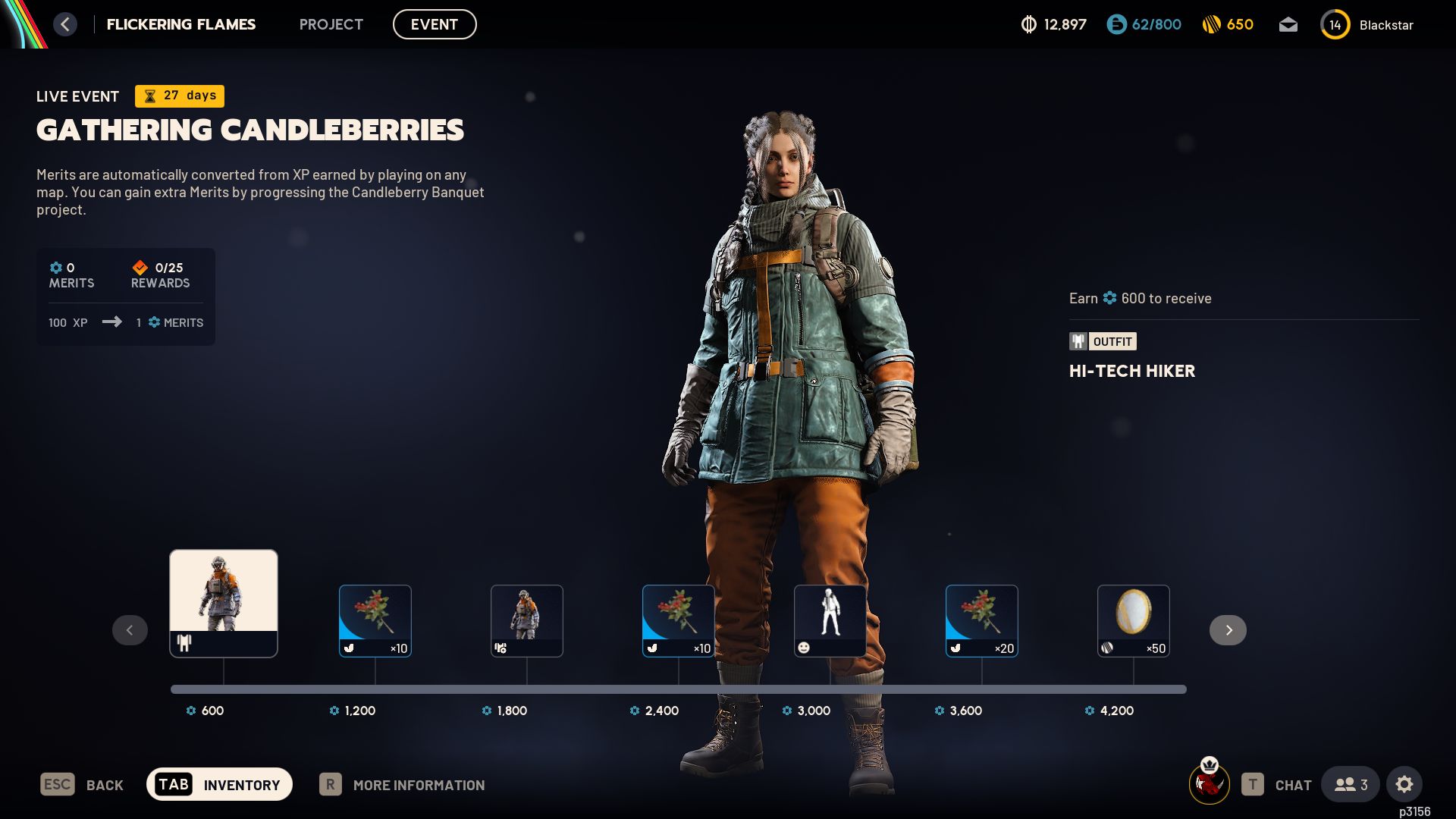The image size is (1456, 819).
Task: Click the back chevron beside Flickering Flames
Action: (x=65, y=24)
